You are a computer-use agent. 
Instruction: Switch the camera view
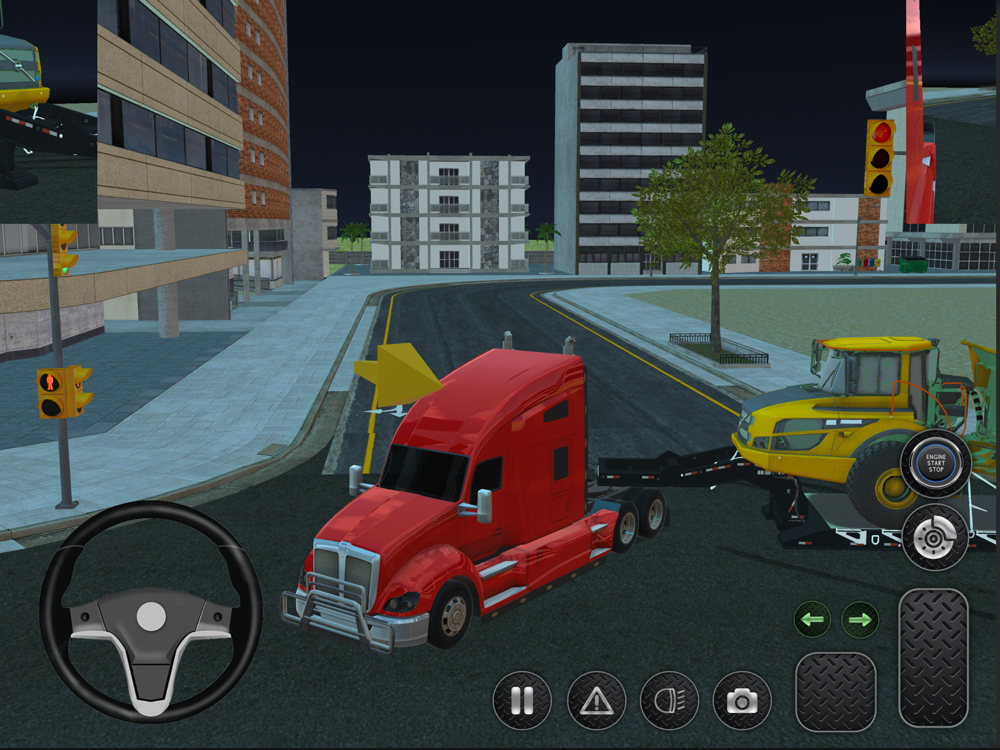(x=742, y=700)
